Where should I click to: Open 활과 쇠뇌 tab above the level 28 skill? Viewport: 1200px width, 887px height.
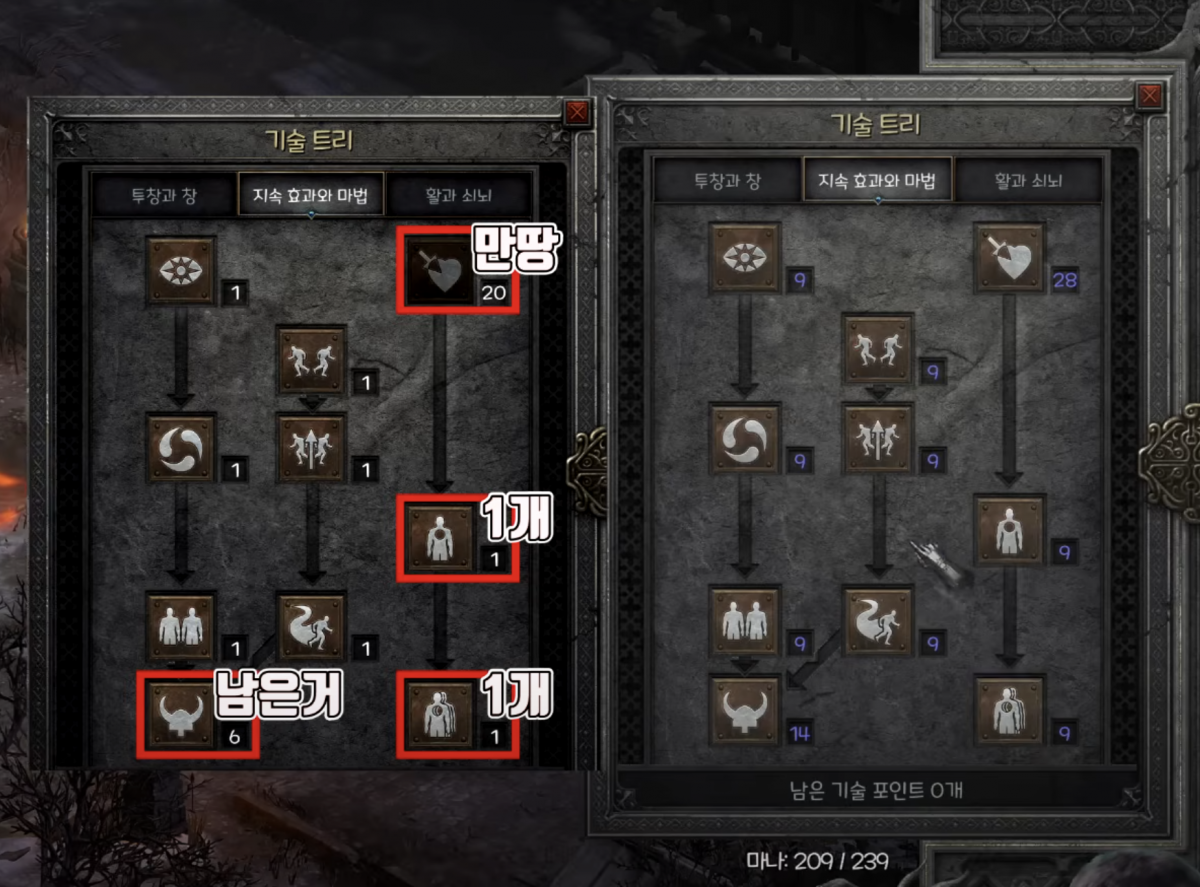coord(1028,182)
